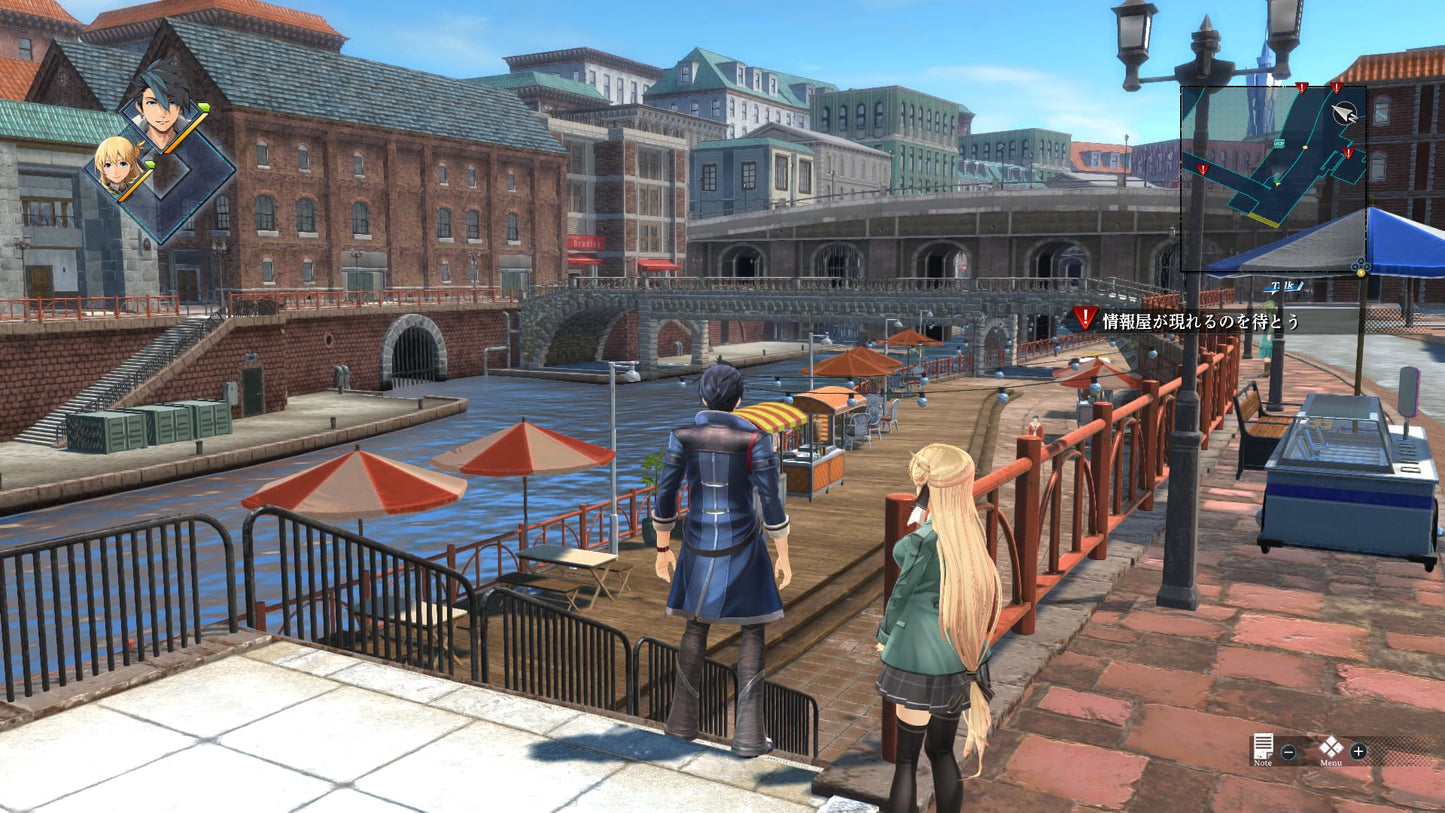The height and width of the screenshot is (813, 1445).
Task: Click the d-pad diamond icon below the minimap
Action: 1361,266
